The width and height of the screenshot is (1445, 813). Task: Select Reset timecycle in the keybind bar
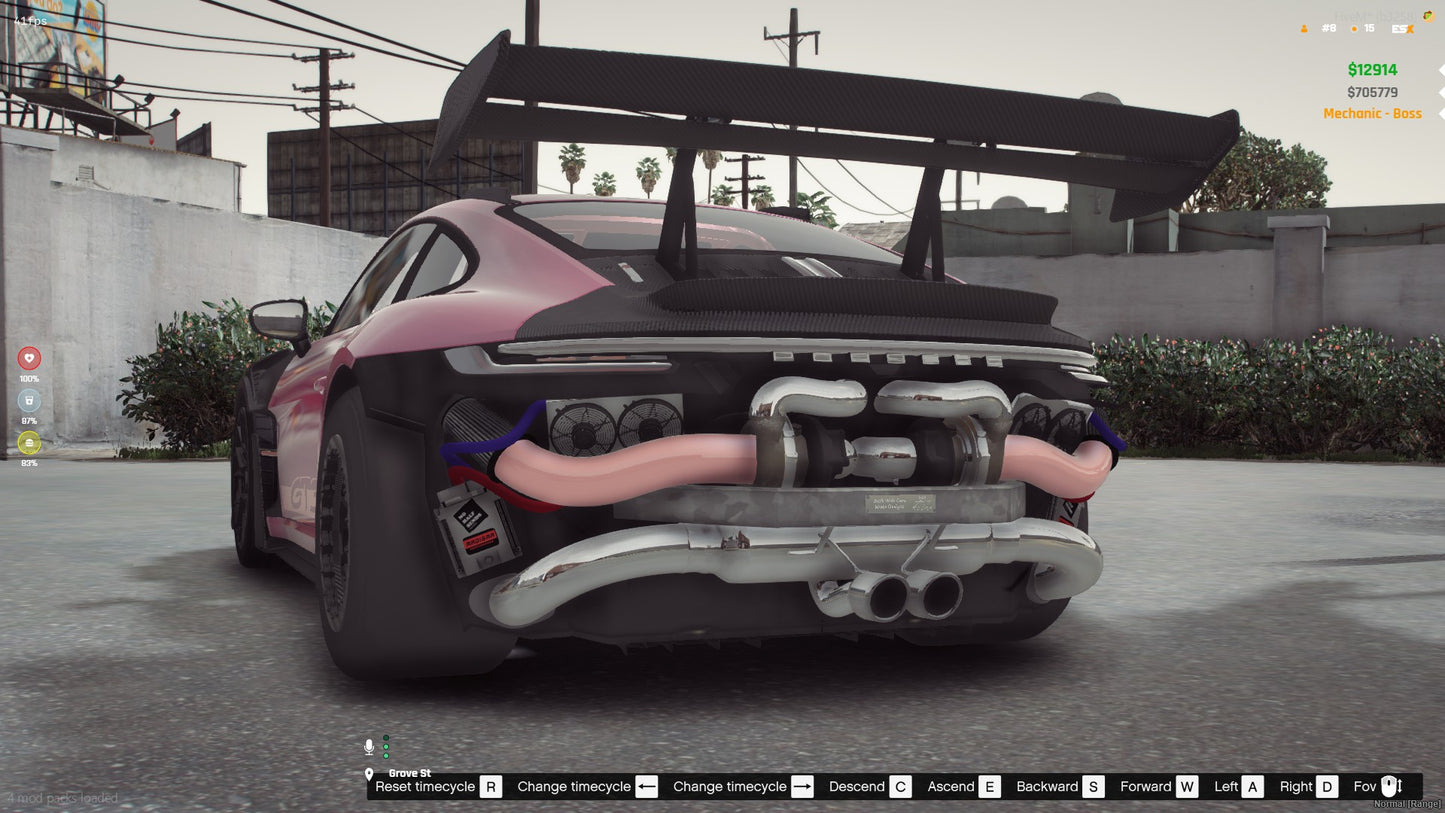pyautogui.click(x=425, y=787)
